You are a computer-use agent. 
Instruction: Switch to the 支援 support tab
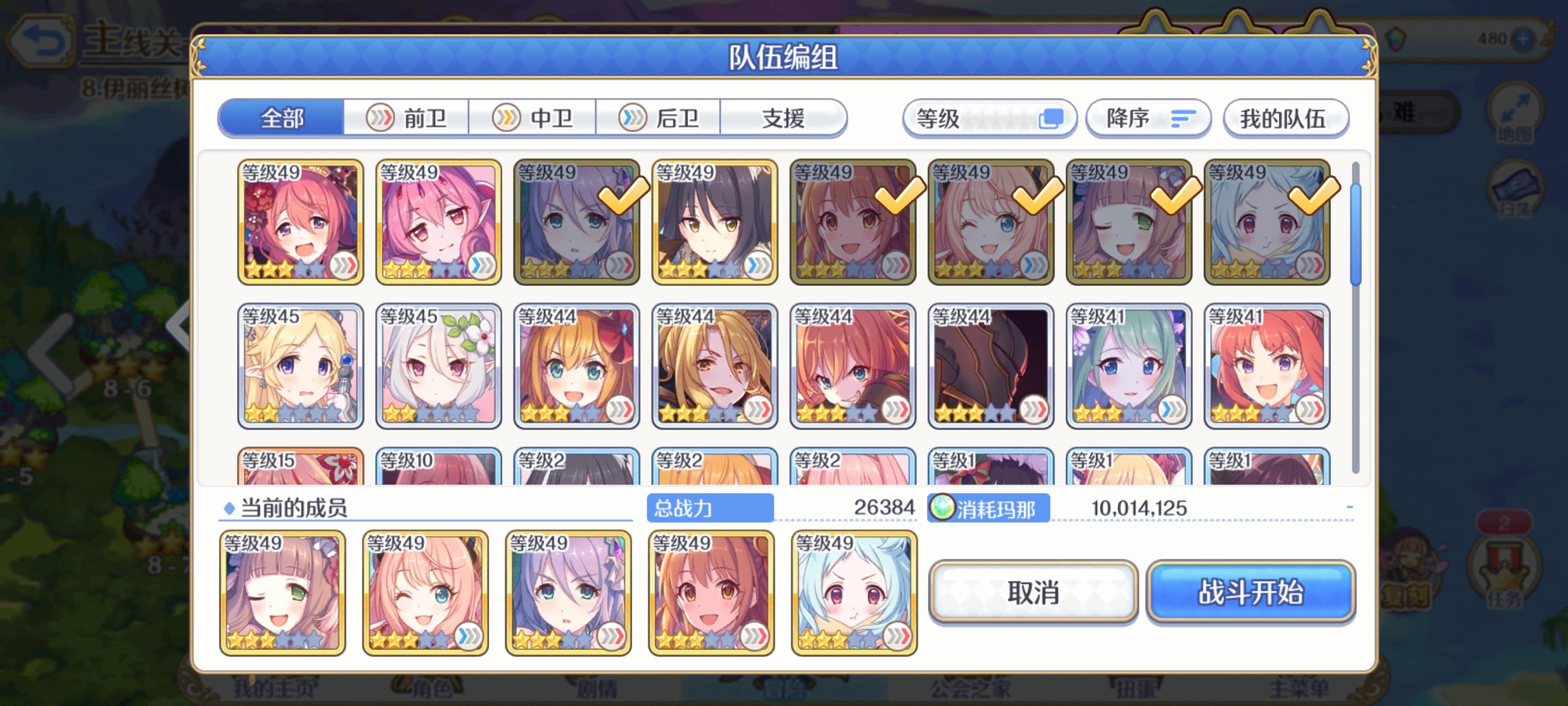[784, 119]
